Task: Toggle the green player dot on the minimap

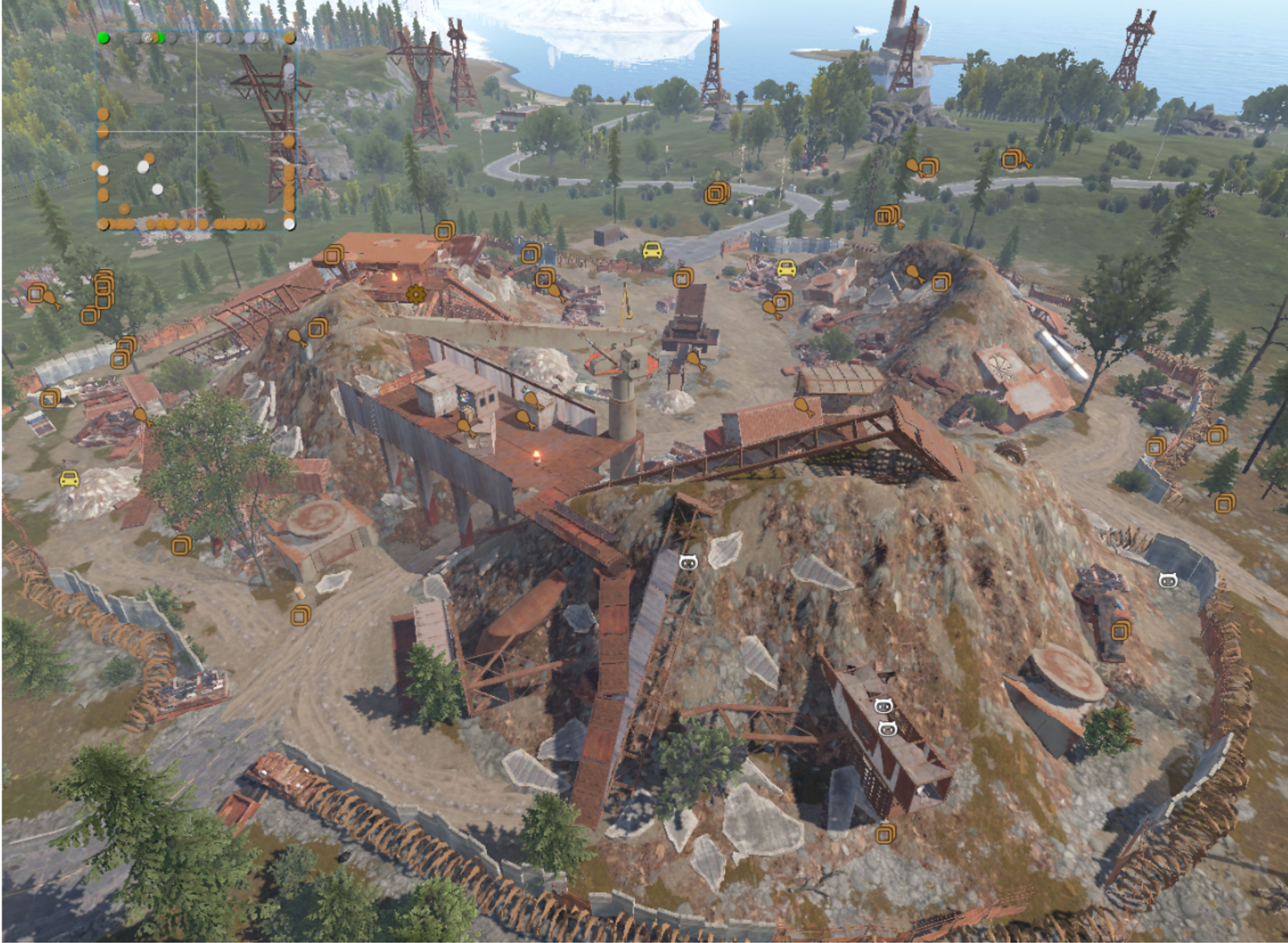Action: coord(104,38)
